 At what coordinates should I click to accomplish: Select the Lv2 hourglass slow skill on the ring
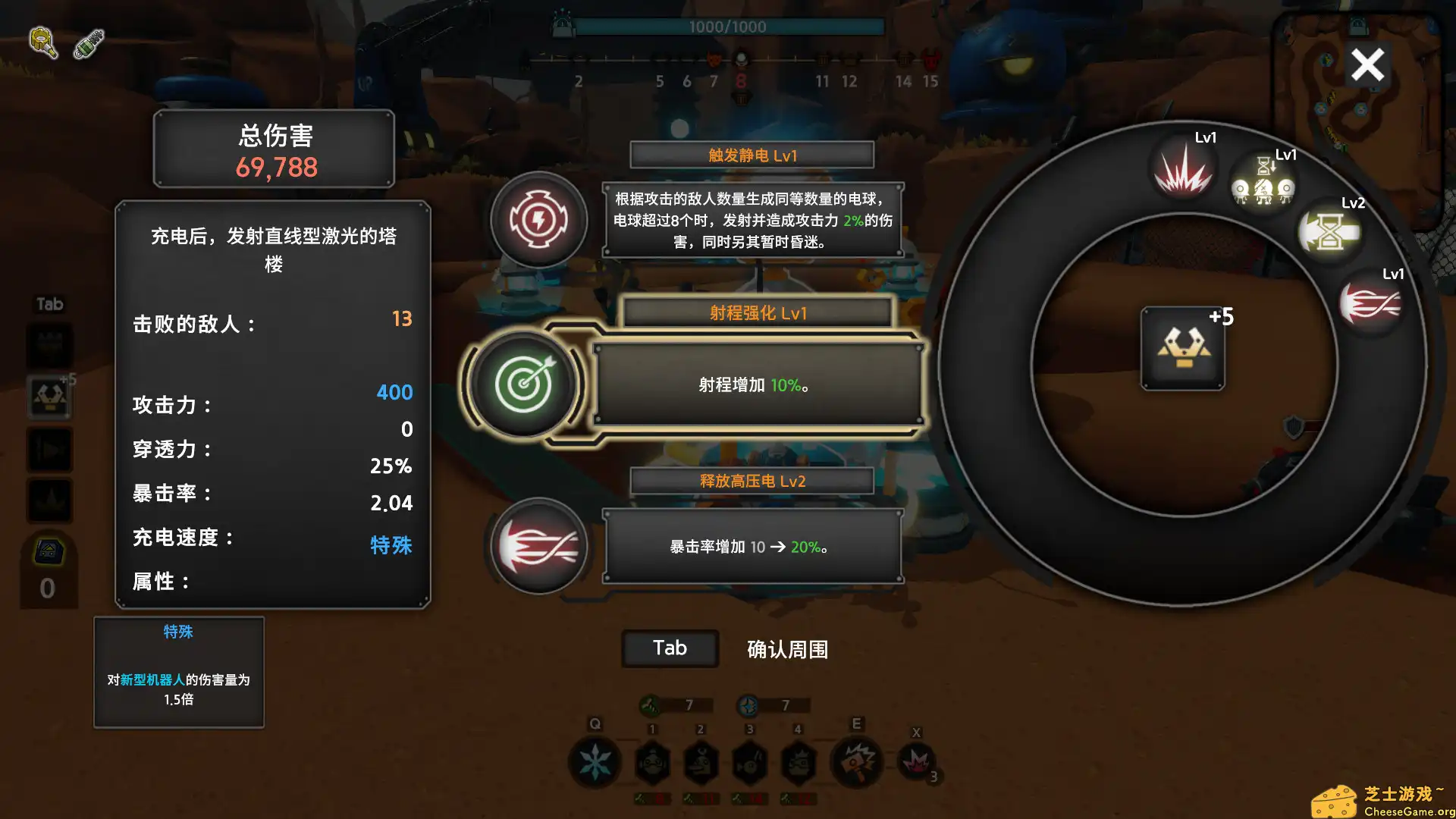point(1329,231)
